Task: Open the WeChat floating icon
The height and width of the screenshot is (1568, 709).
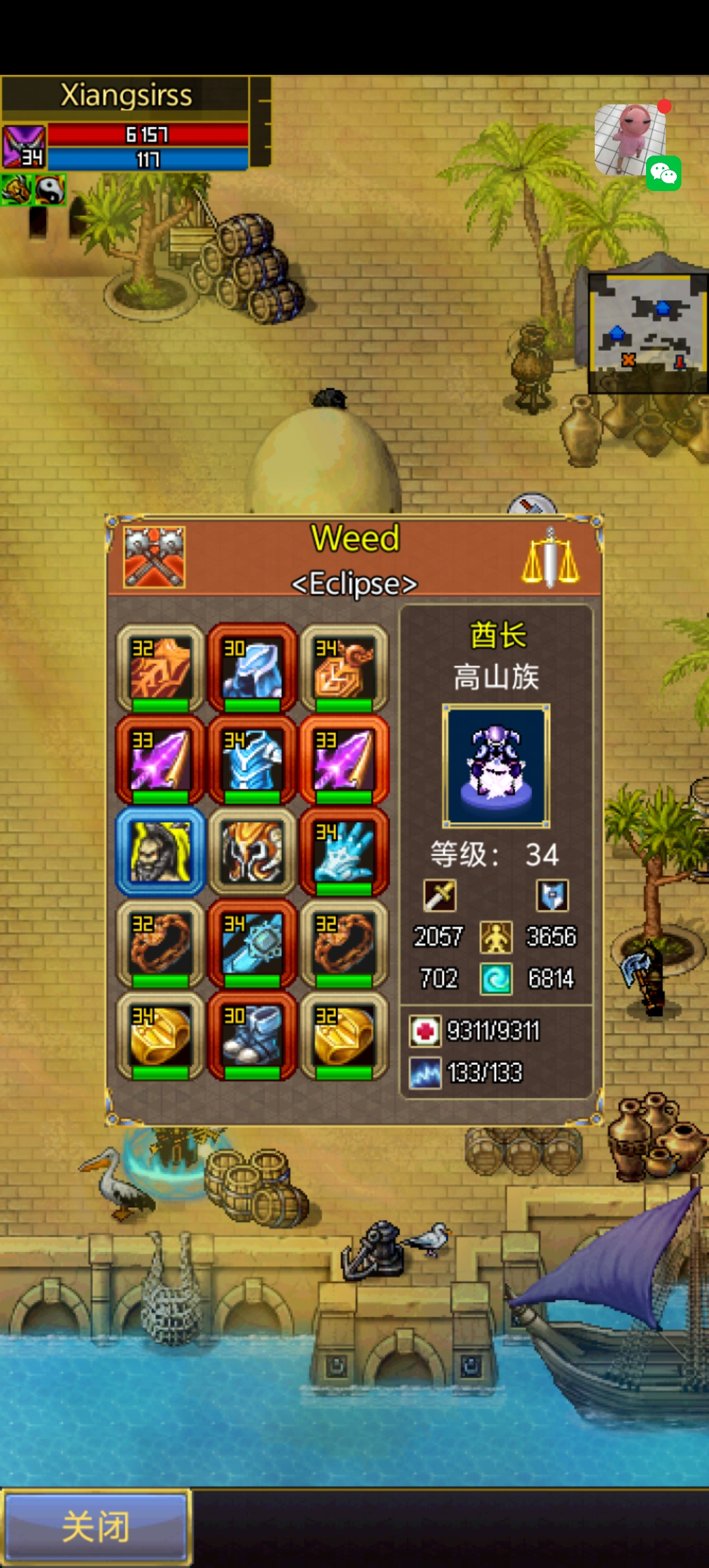Action: [663, 174]
